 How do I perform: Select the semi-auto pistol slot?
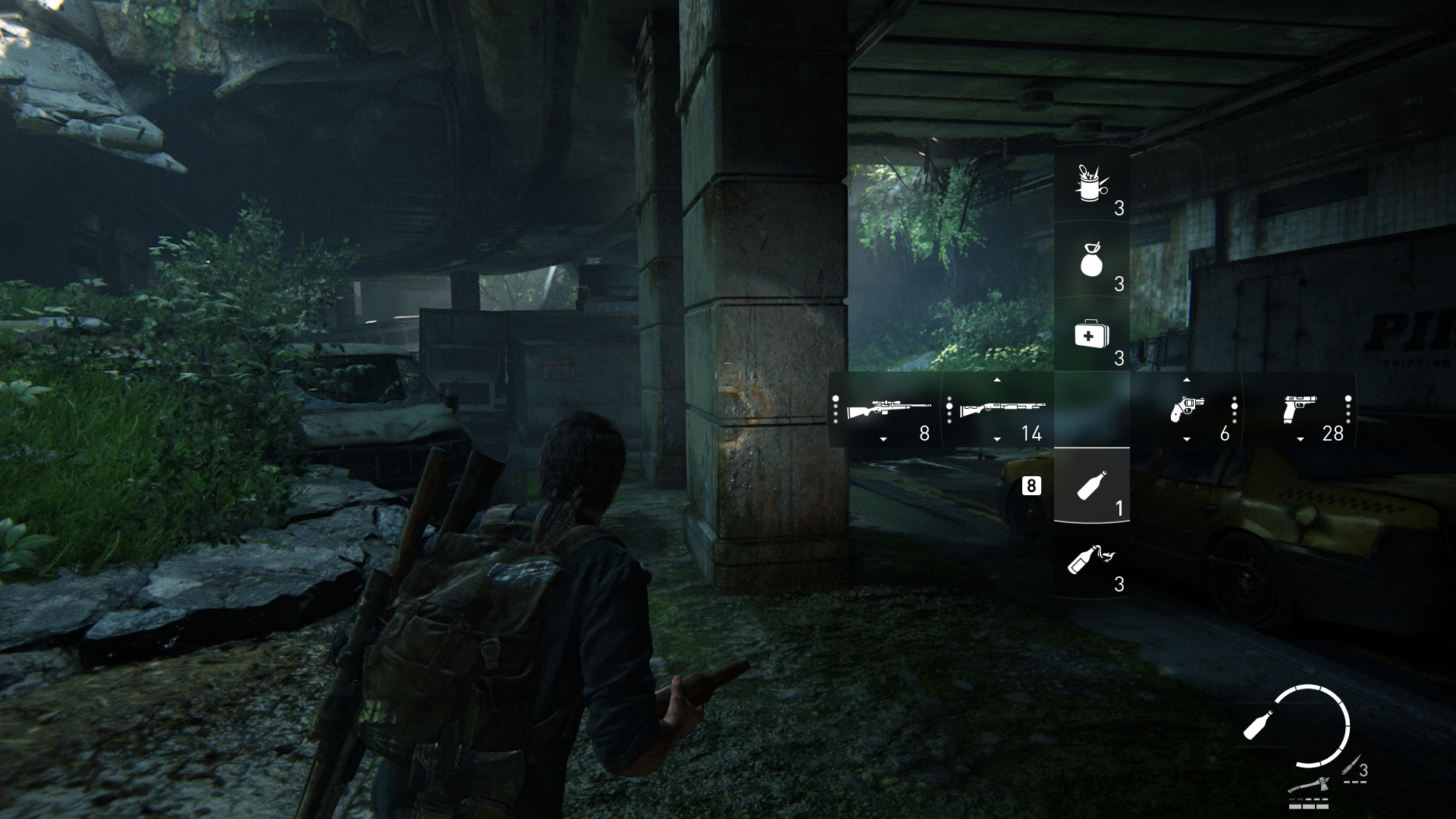pyautogui.click(x=1299, y=410)
